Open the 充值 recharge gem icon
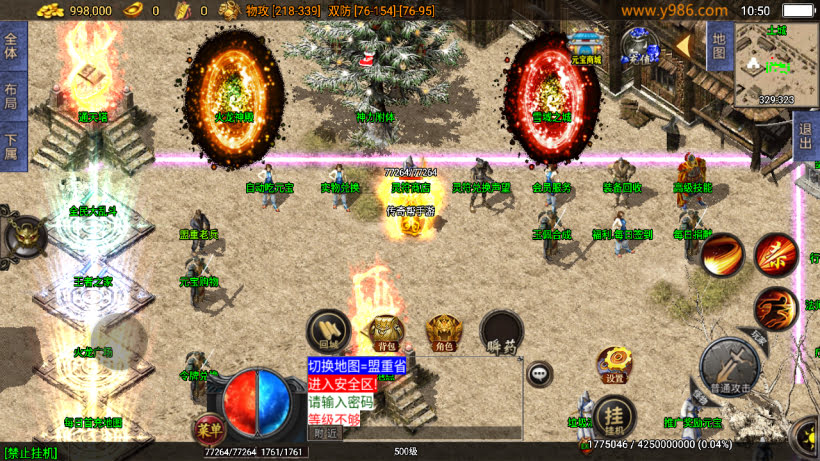 pyautogui.click(x=637, y=45)
